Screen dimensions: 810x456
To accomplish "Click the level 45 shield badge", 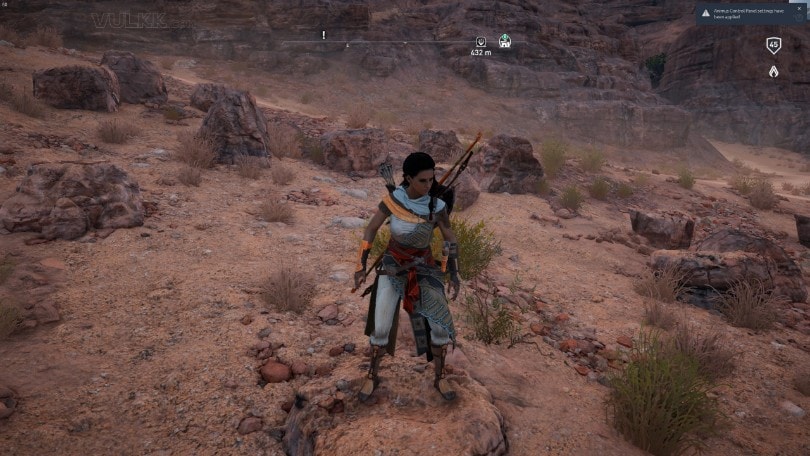I will [773, 45].
